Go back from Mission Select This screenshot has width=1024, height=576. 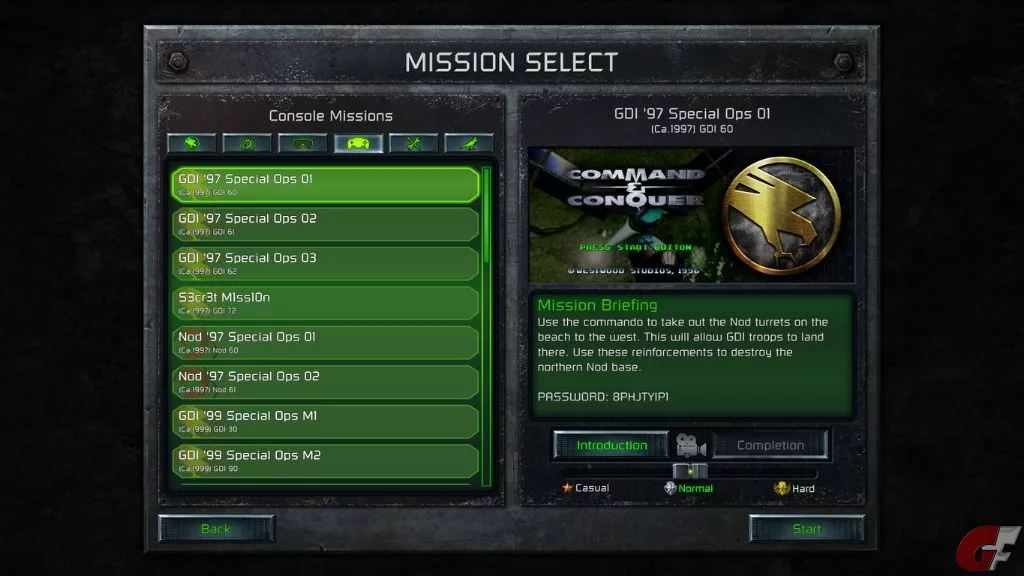(x=215, y=529)
